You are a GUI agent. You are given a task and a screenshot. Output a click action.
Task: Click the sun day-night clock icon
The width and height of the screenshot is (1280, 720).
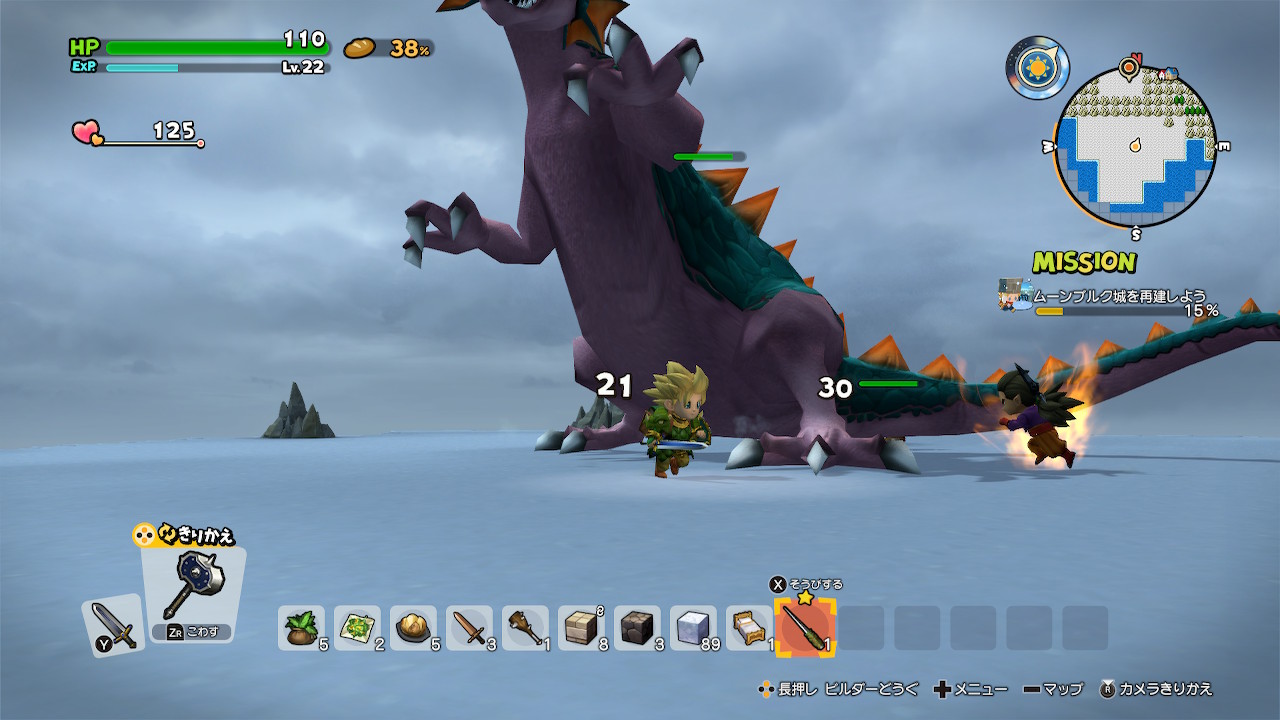tap(1037, 67)
